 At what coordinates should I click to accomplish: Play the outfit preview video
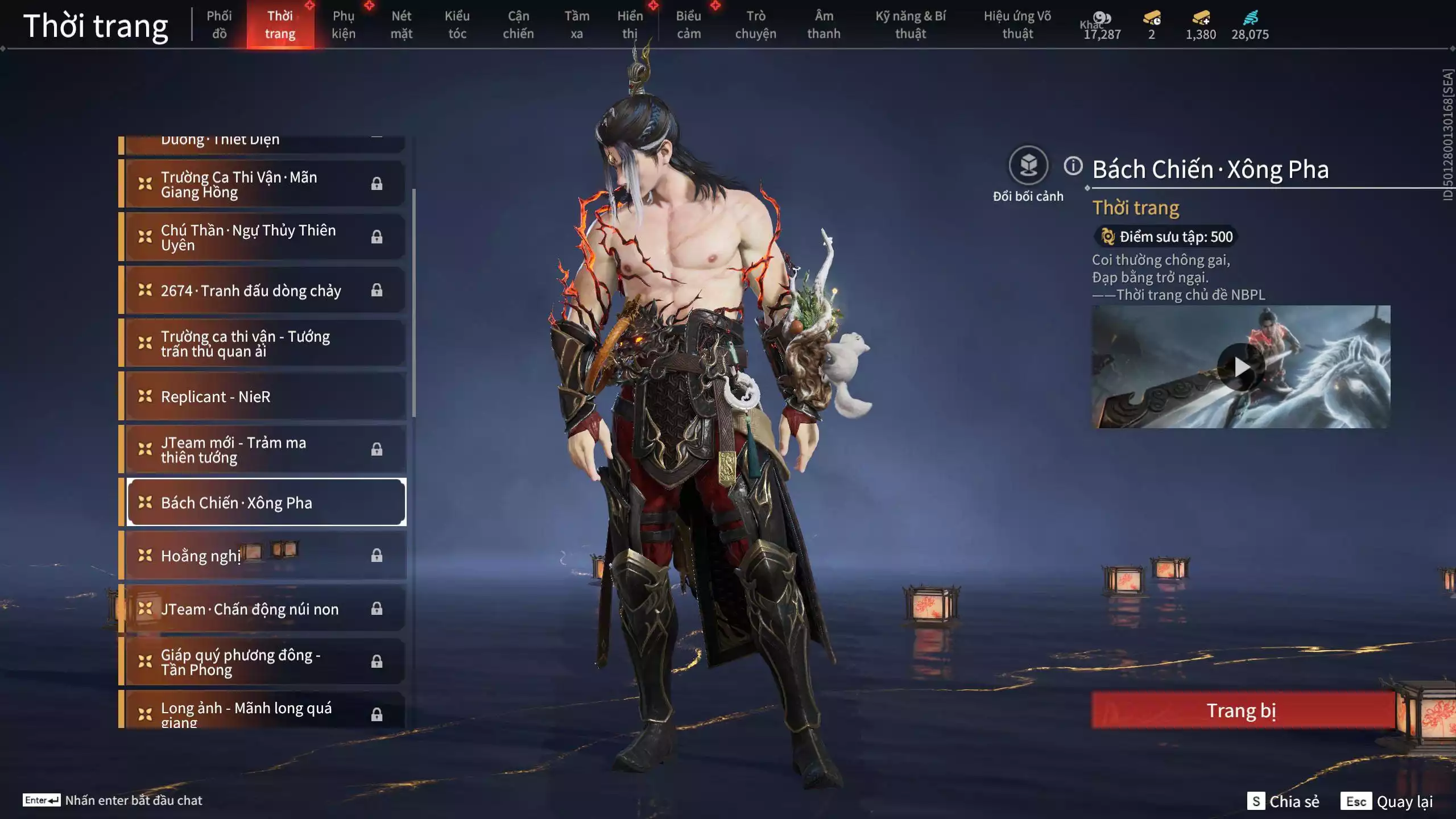click(x=1241, y=367)
